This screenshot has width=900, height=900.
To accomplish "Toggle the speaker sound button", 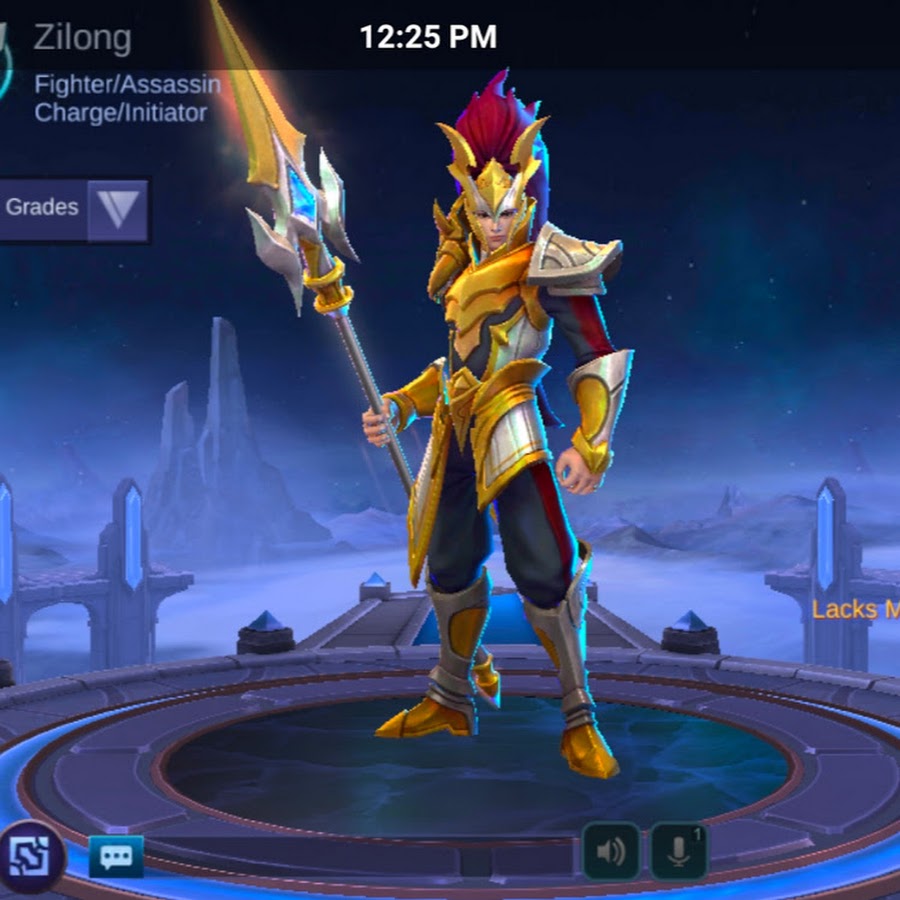I will tap(611, 851).
